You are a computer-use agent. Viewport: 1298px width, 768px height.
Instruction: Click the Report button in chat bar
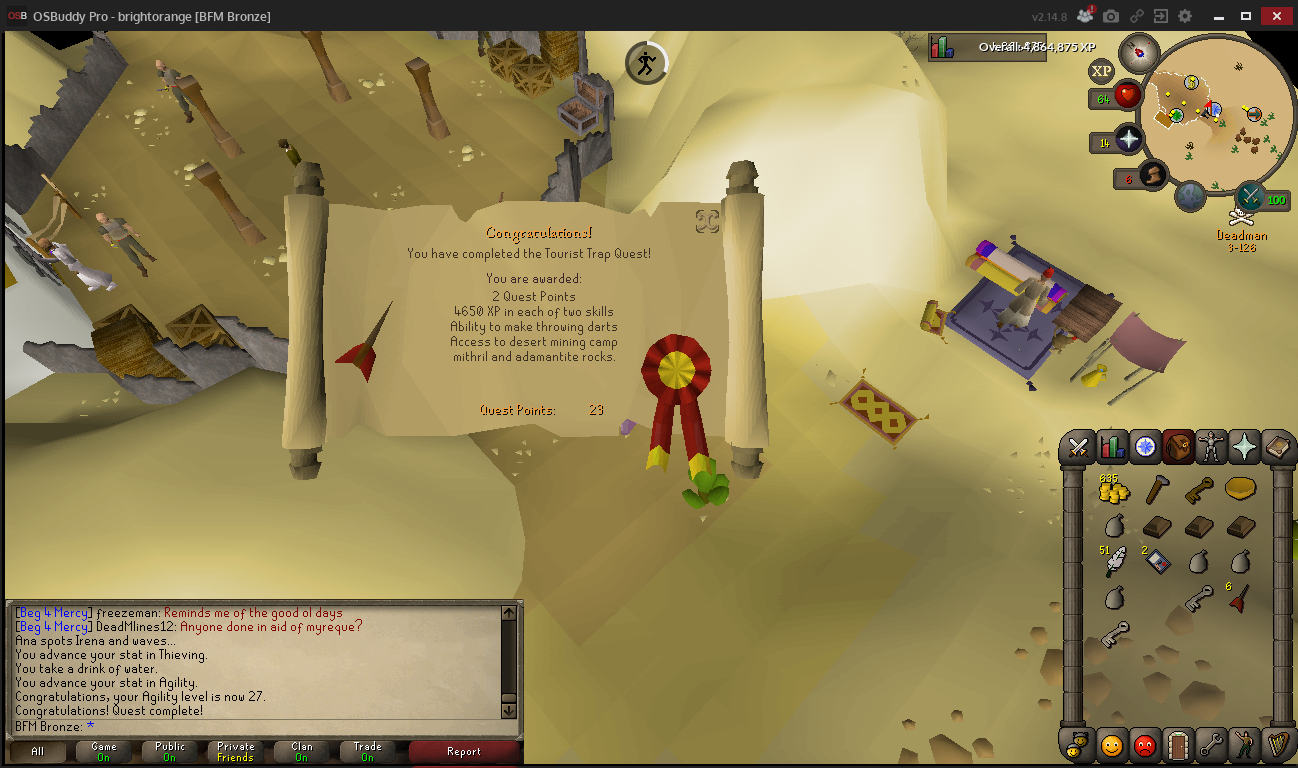pyautogui.click(x=463, y=752)
